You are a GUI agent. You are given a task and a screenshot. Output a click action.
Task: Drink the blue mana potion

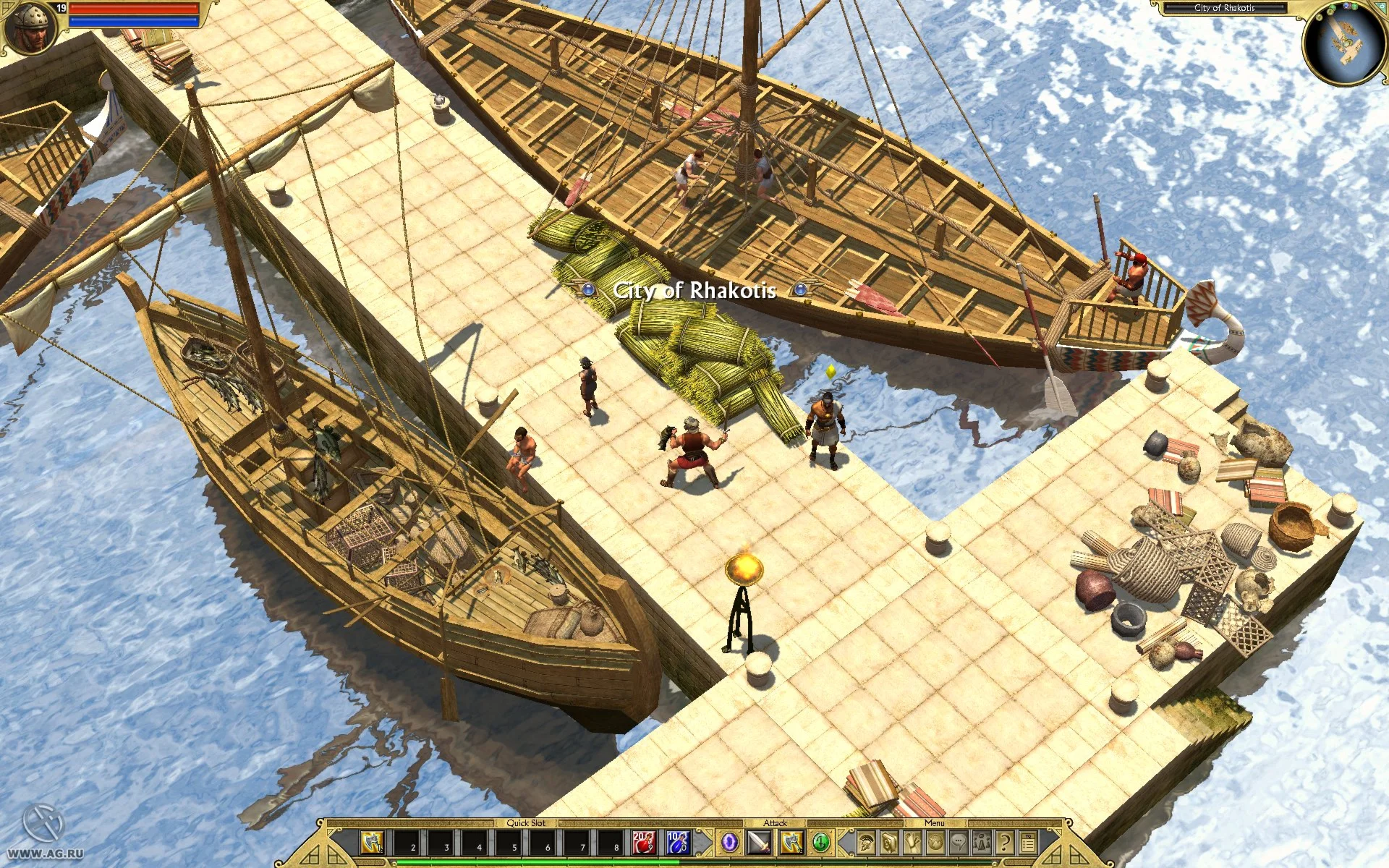(x=678, y=843)
